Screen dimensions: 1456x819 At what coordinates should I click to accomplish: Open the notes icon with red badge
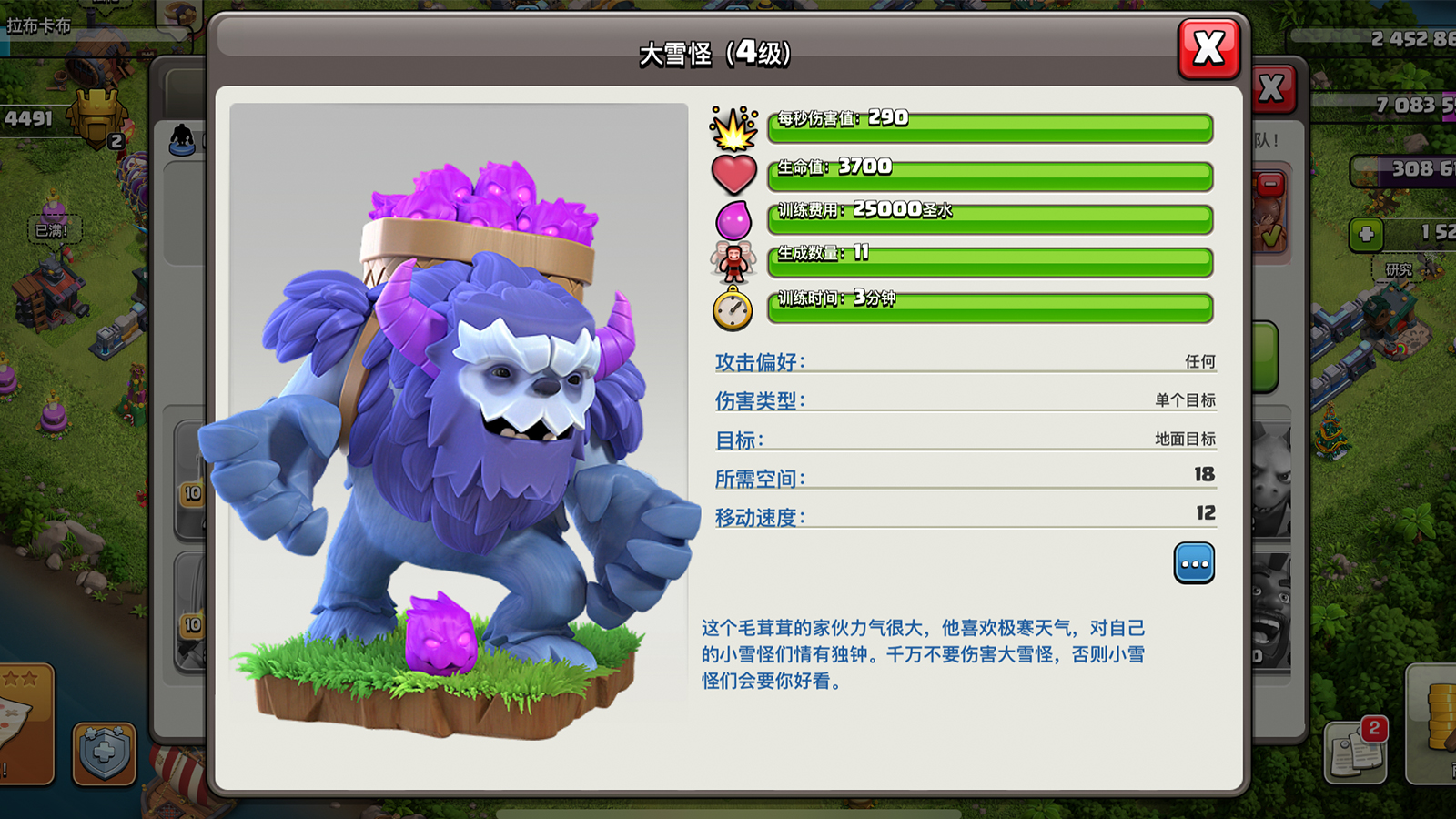(x=1355, y=753)
